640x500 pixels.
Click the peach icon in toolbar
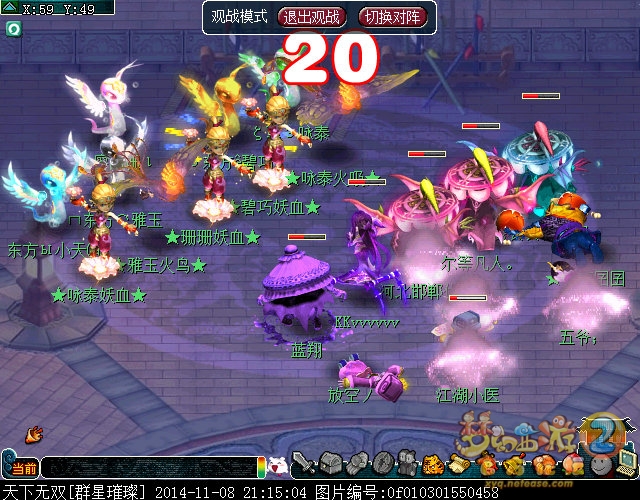pos(572,464)
